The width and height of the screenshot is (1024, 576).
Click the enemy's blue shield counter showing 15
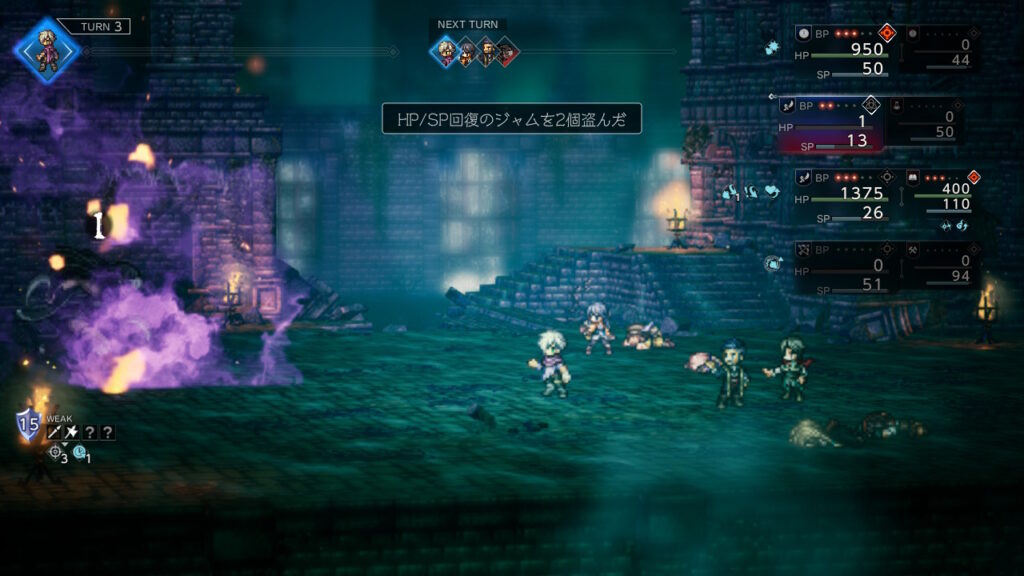pyautogui.click(x=28, y=425)
